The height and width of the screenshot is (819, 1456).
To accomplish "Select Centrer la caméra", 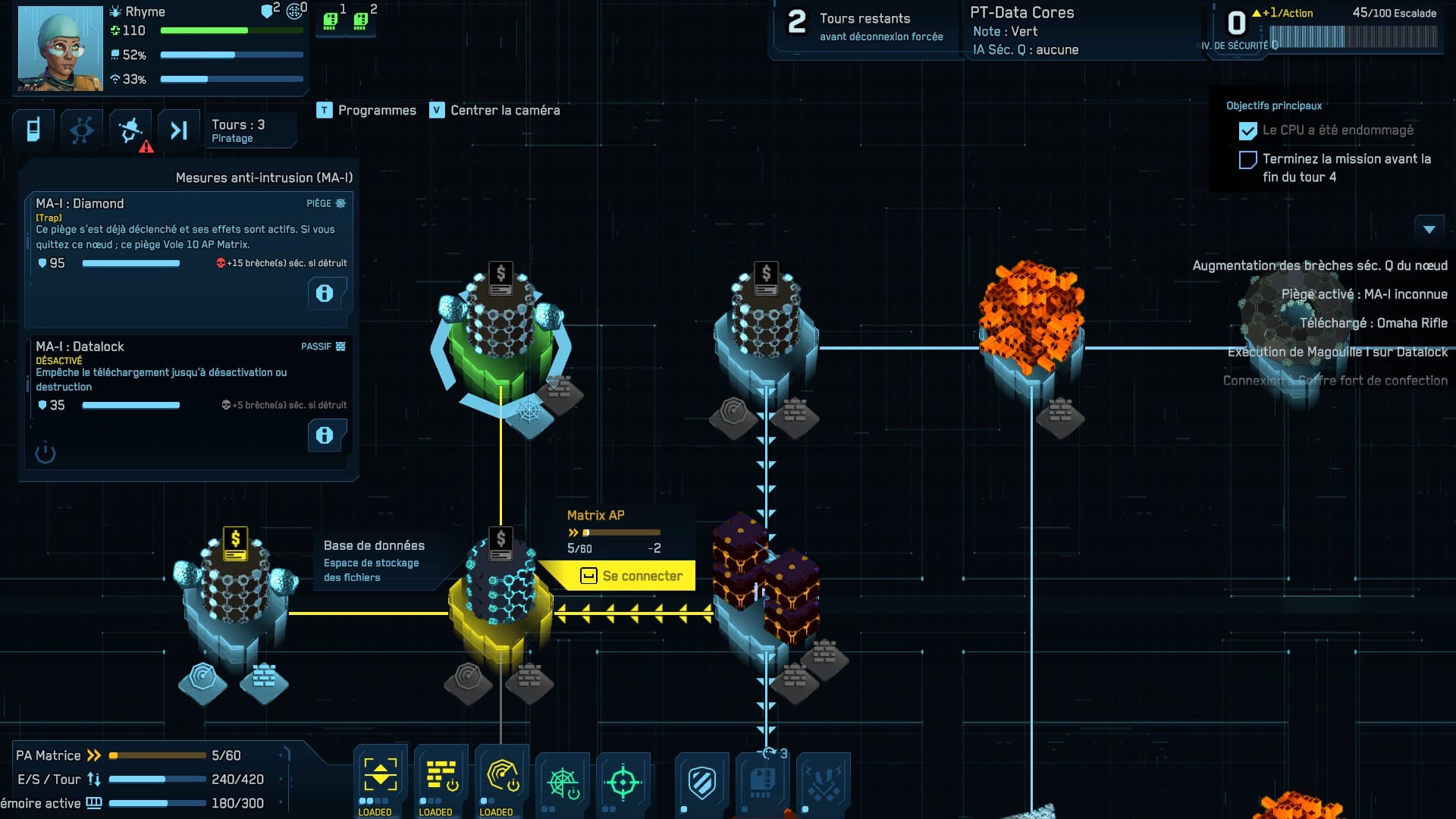I will pos(495,111).
